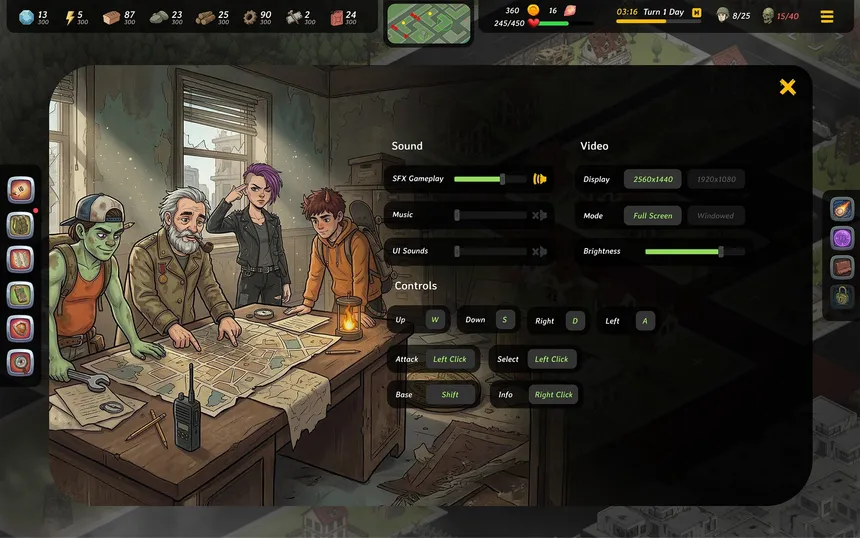Image resolution: width=860 pixels, height=538 pixels.
Task: Change the Attack Left Click binding
Action: [450, 359]
